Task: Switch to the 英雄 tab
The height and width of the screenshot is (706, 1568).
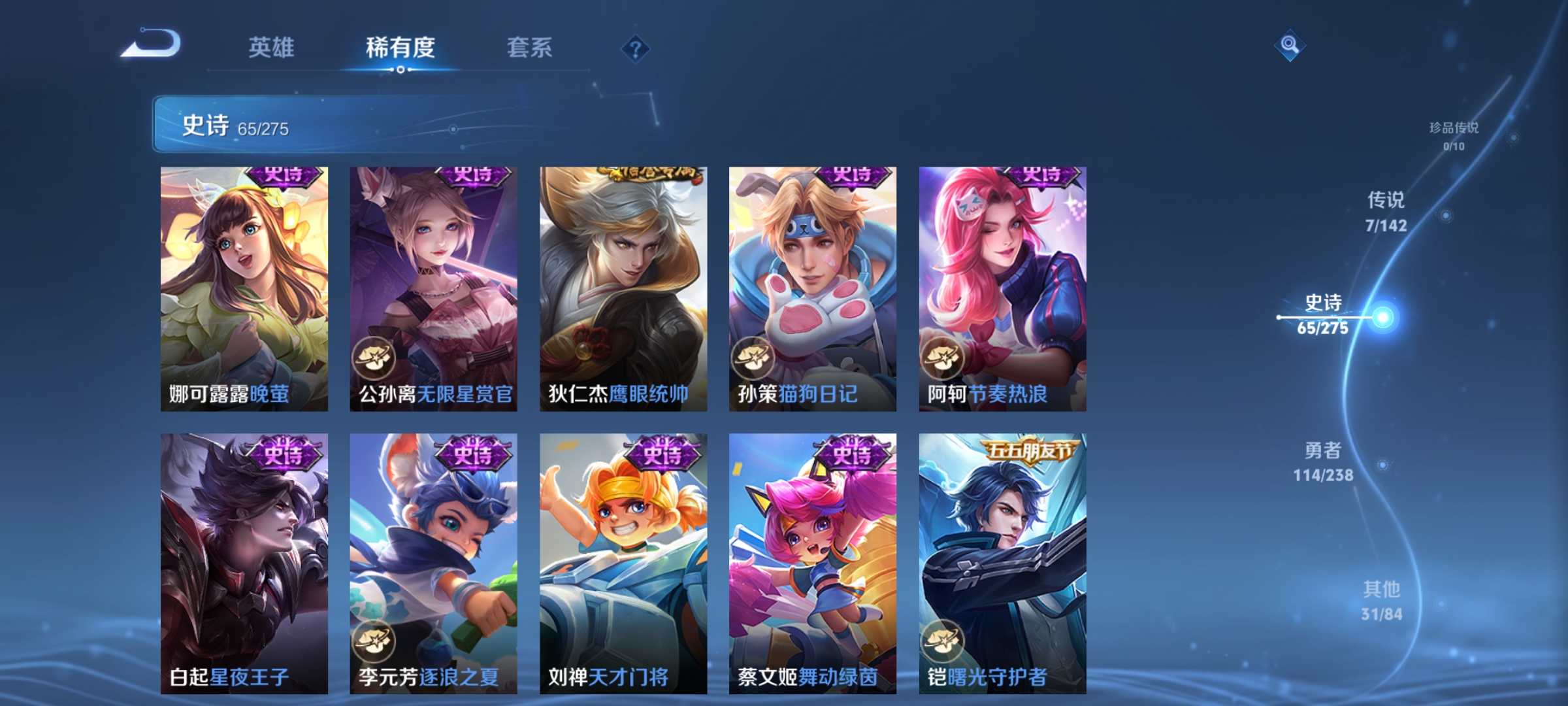Action: click(271, 47)
